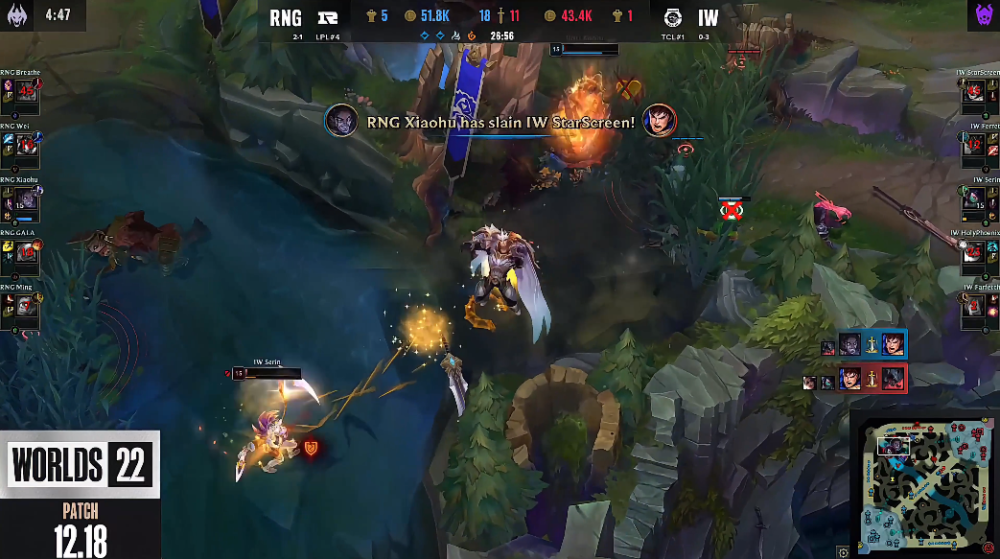Select the blue kill feed entry
Viewport: 1000px width, 559px height.
[863, 345]
